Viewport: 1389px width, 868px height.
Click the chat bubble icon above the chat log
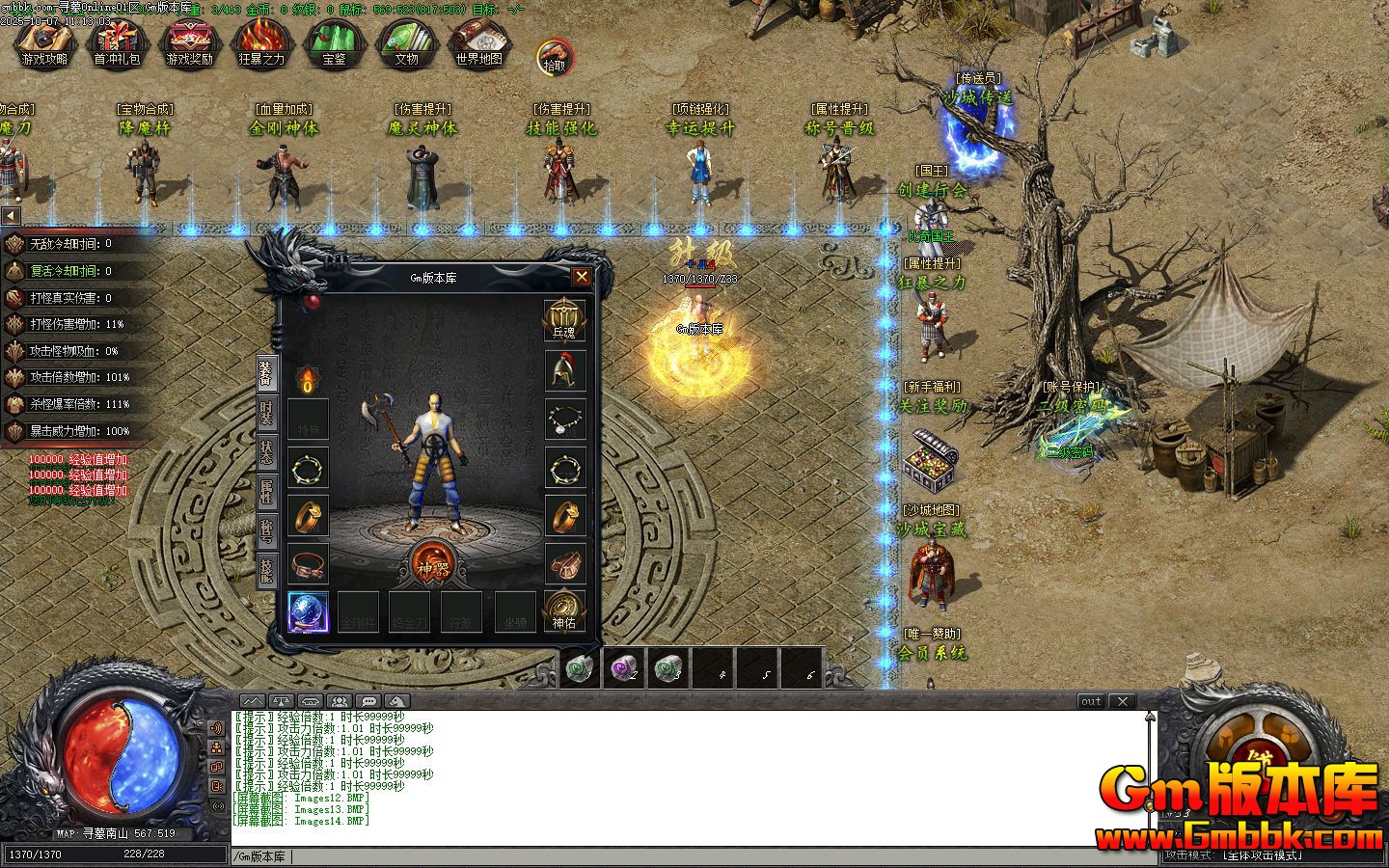(x=368, y=701)
